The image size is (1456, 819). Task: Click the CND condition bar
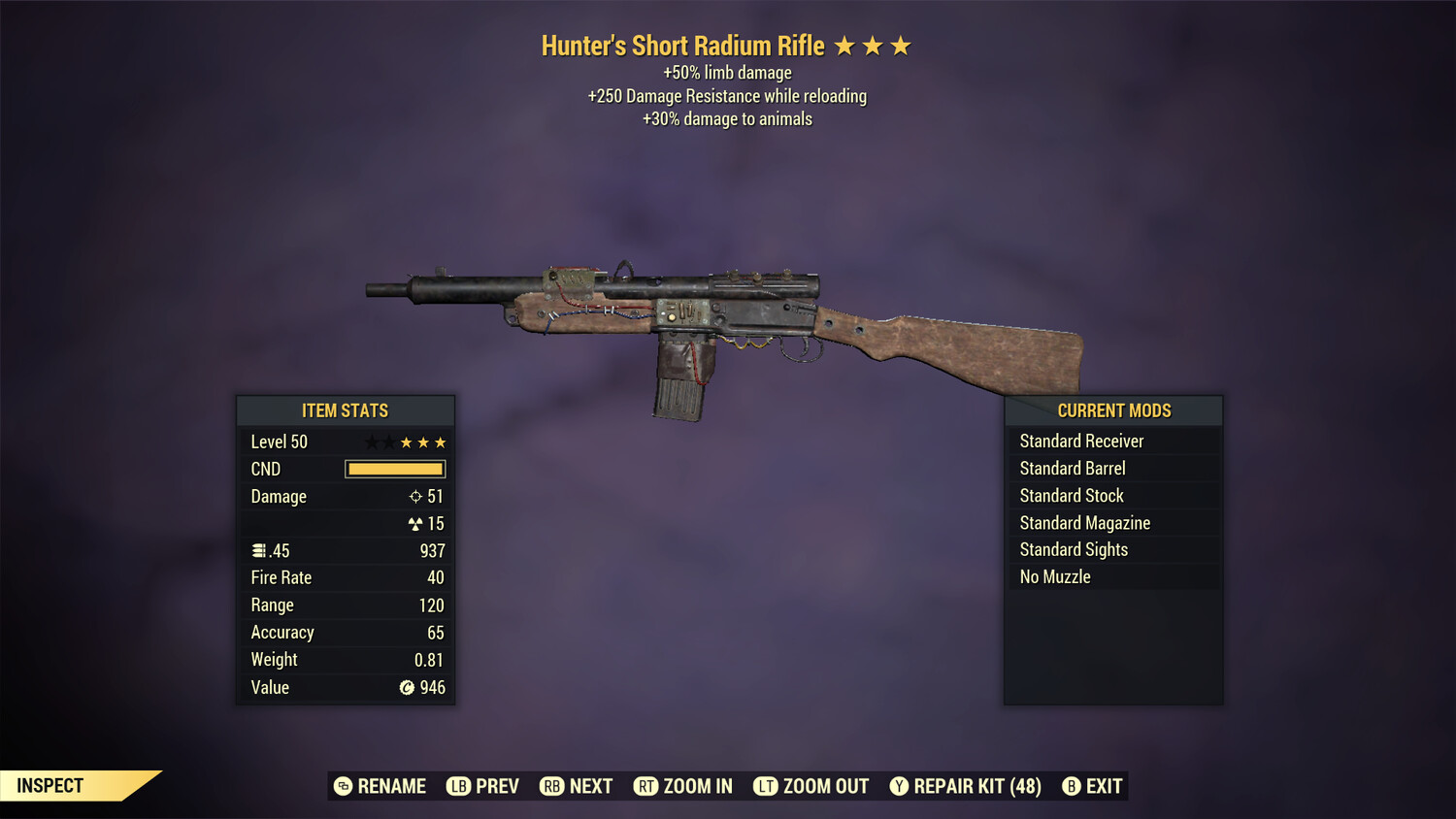(394, 469)
